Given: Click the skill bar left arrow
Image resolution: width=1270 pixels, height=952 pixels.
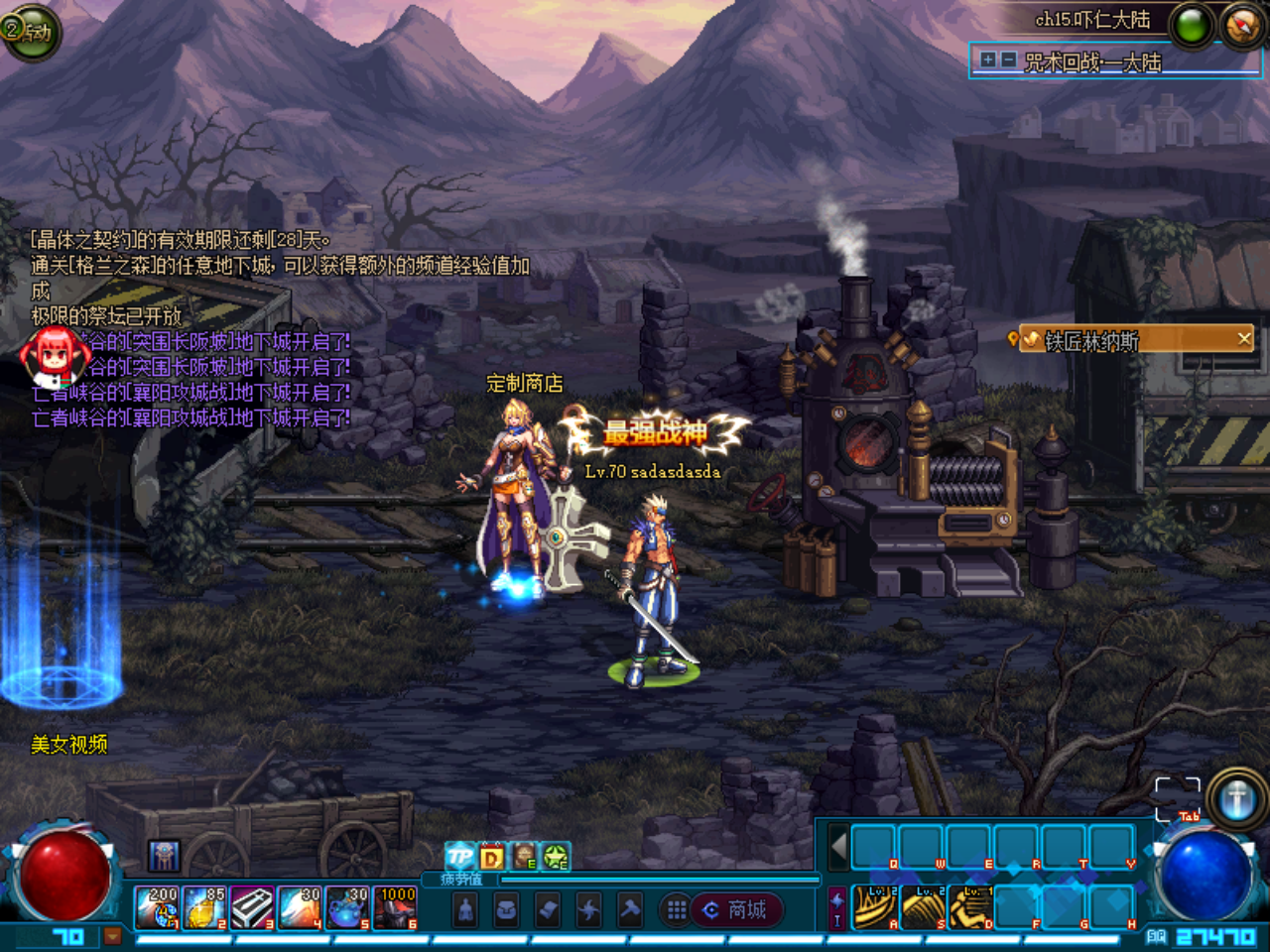Looking at the screenshot, I should click(838, 848).
